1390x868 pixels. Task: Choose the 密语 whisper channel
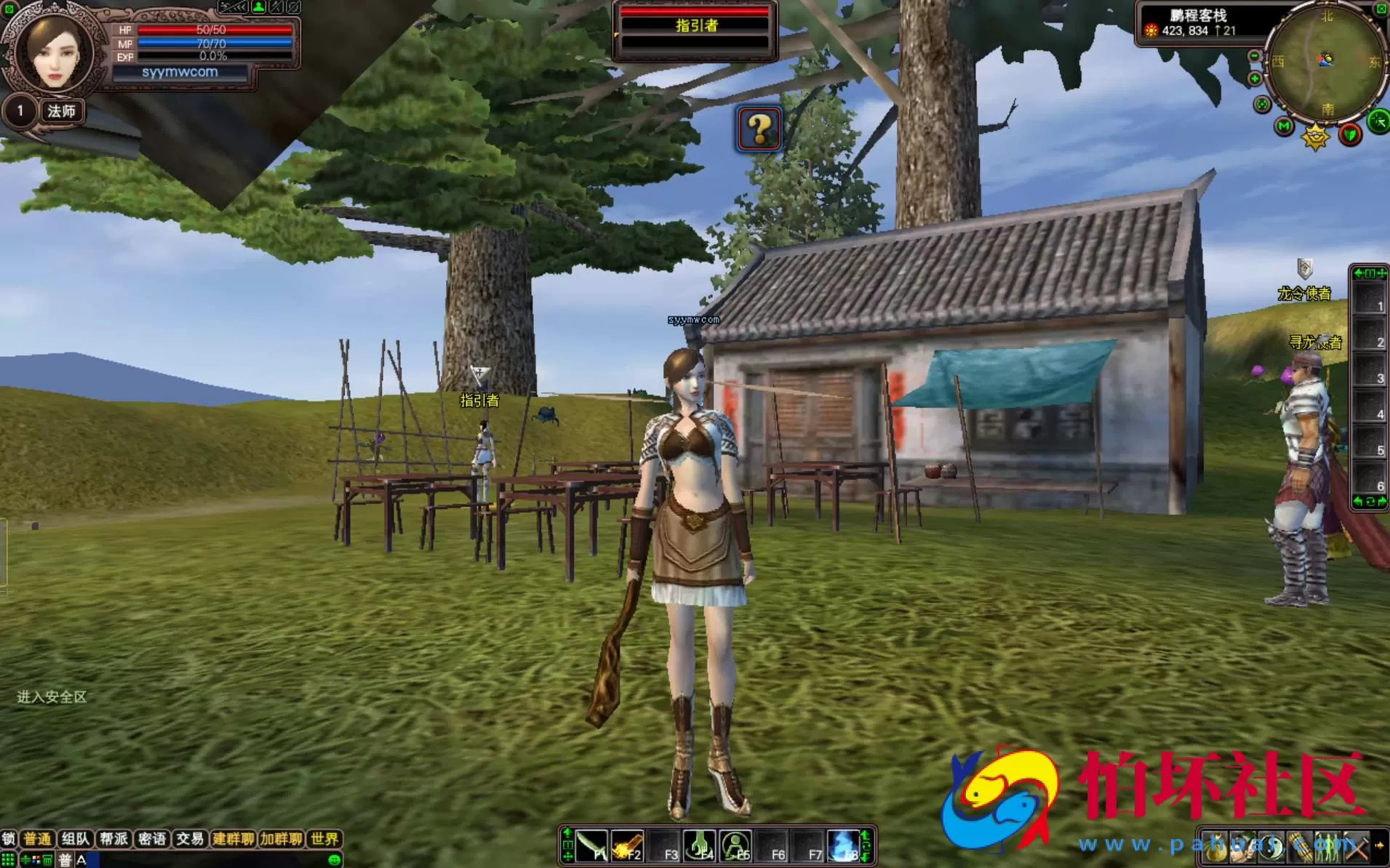point(152,839)
